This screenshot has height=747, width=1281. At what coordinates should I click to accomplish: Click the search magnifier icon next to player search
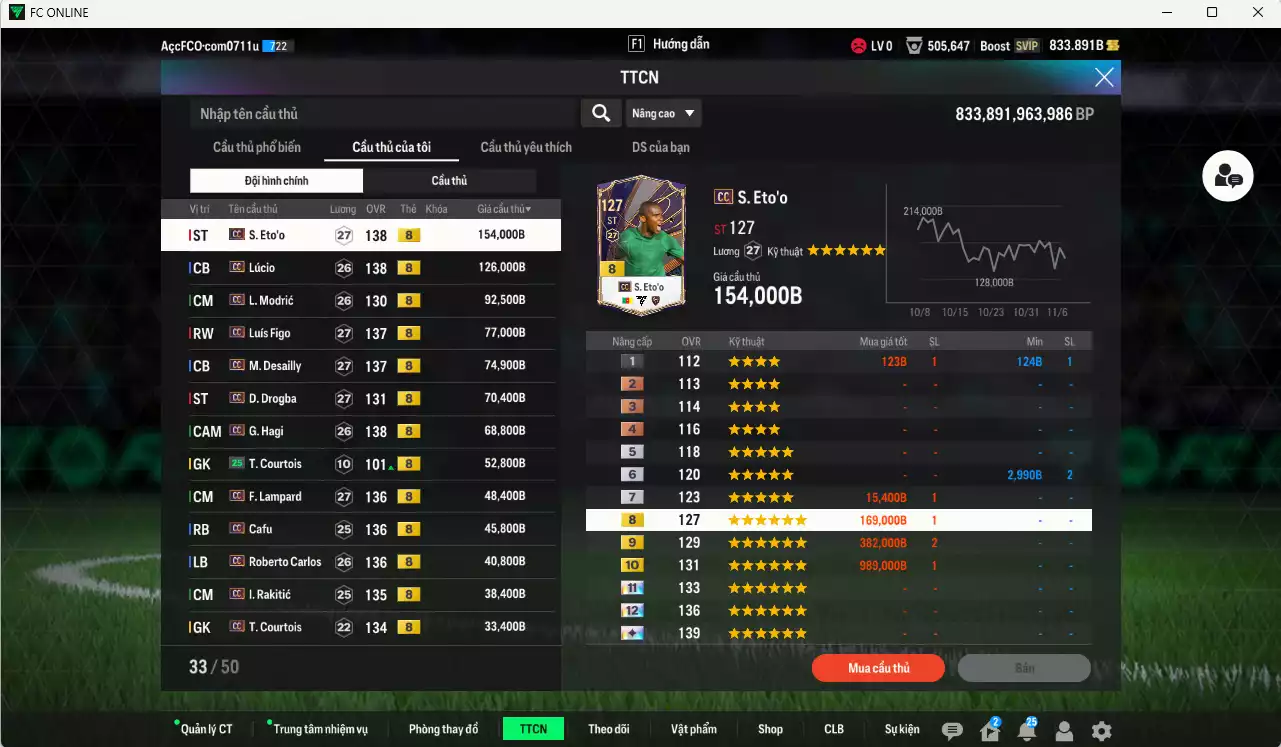[x=600, y=113]
